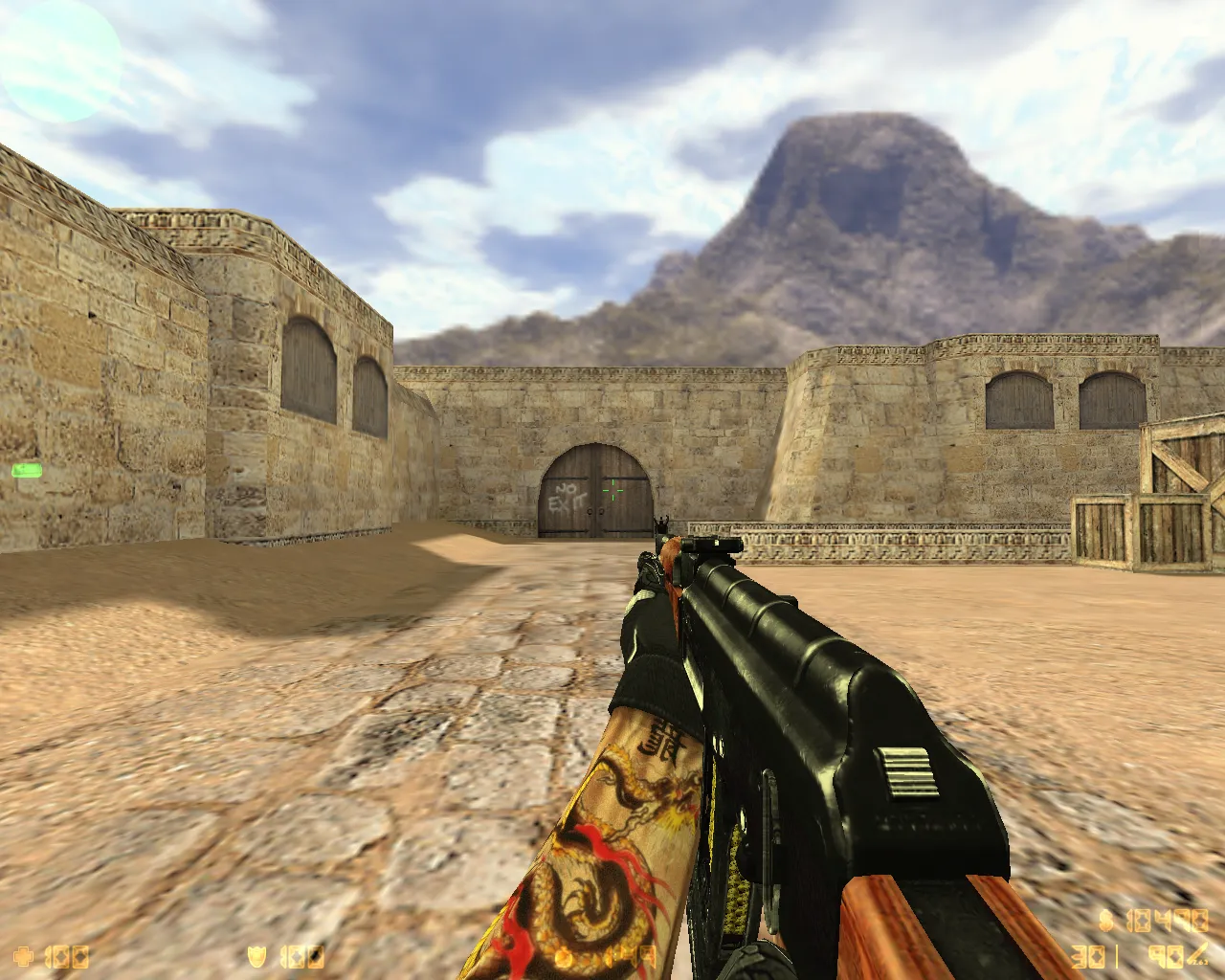Click the crosshair at screen center
The height and width of the screenshot is (980, 1225).
[612, 490]
